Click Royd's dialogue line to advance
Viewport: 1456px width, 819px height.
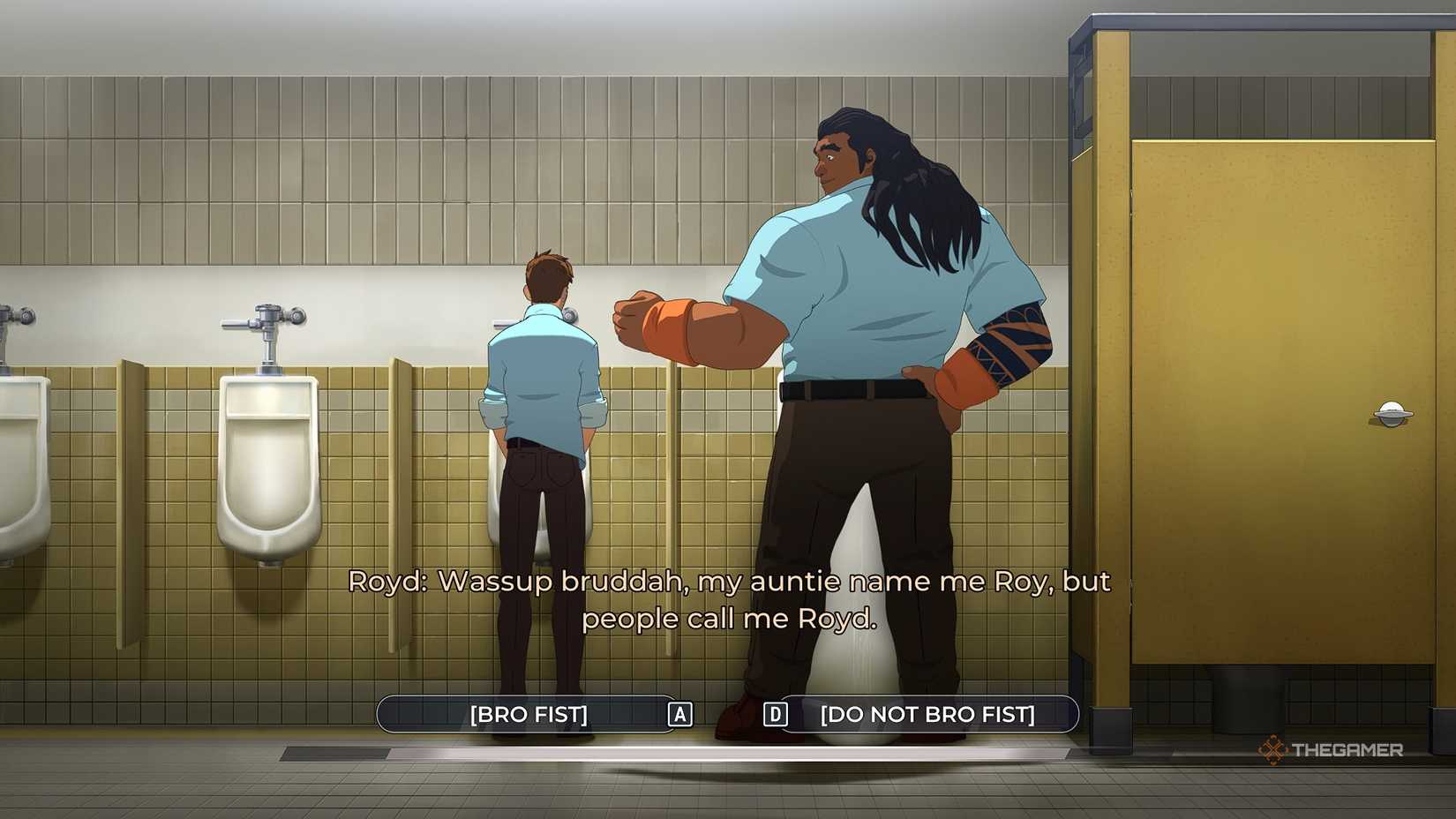(729, 600)
